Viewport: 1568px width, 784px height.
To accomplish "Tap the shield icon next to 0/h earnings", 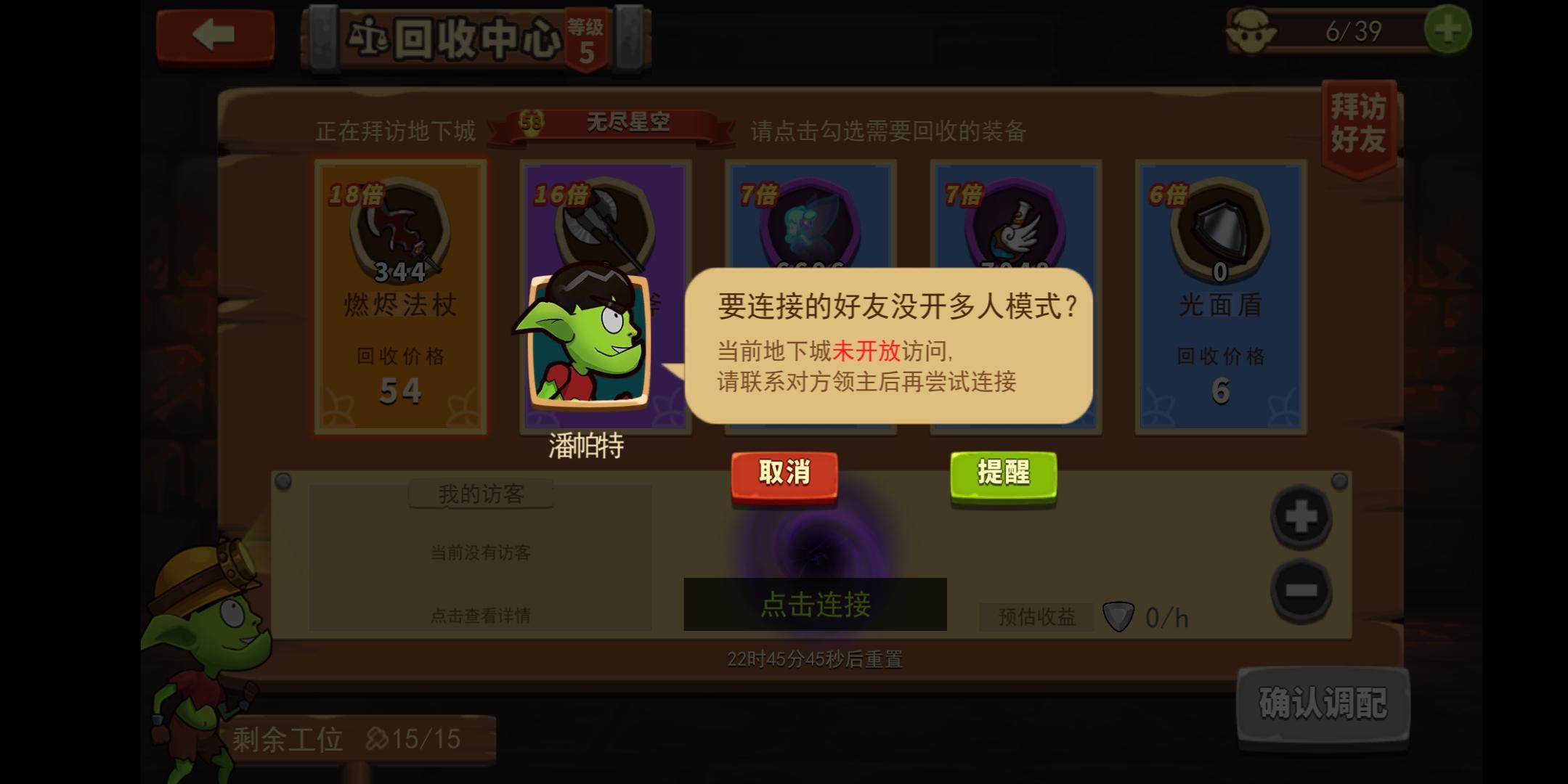I will pos(1120,616).
